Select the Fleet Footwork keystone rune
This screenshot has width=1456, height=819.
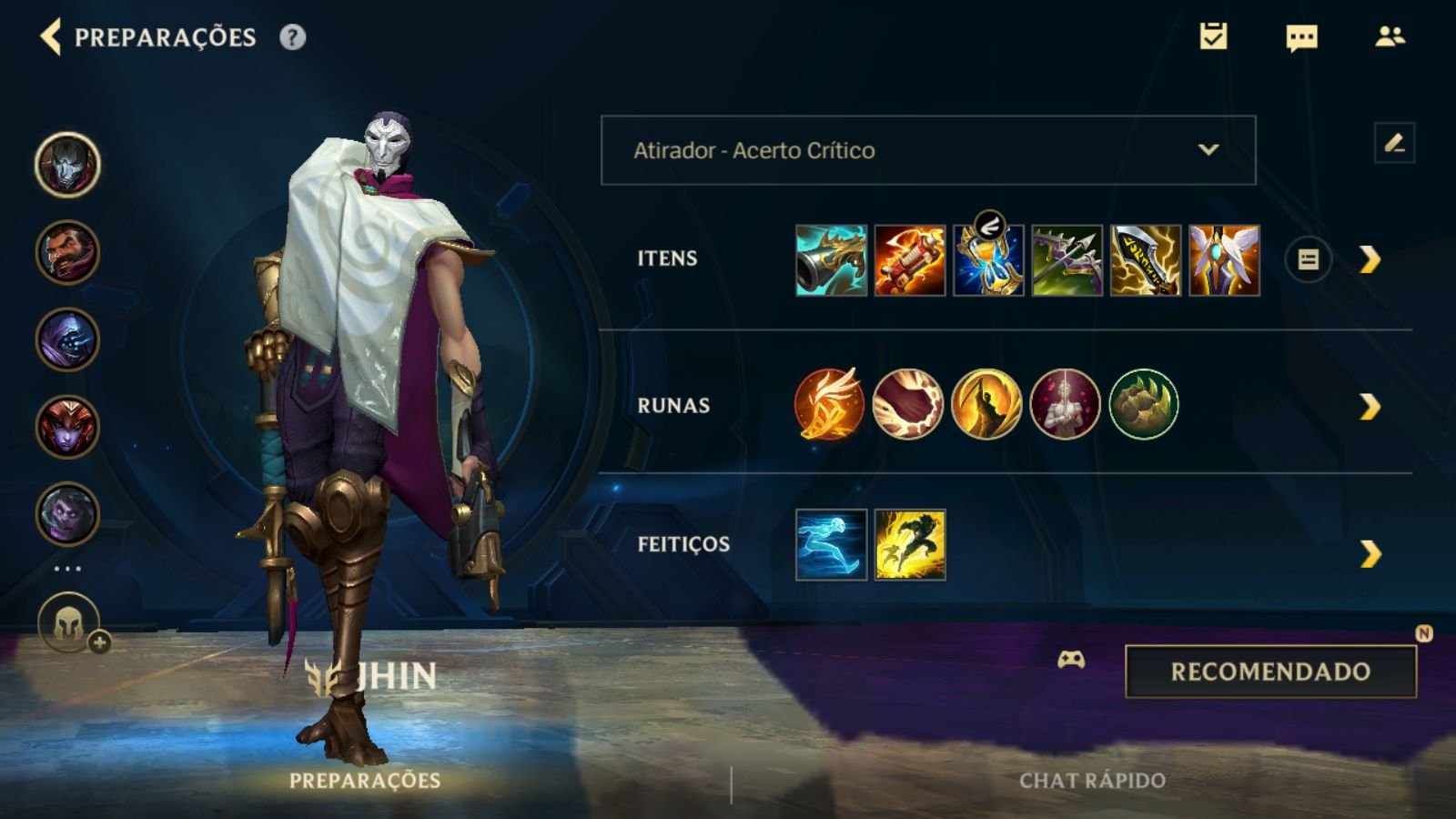(829, 404)
